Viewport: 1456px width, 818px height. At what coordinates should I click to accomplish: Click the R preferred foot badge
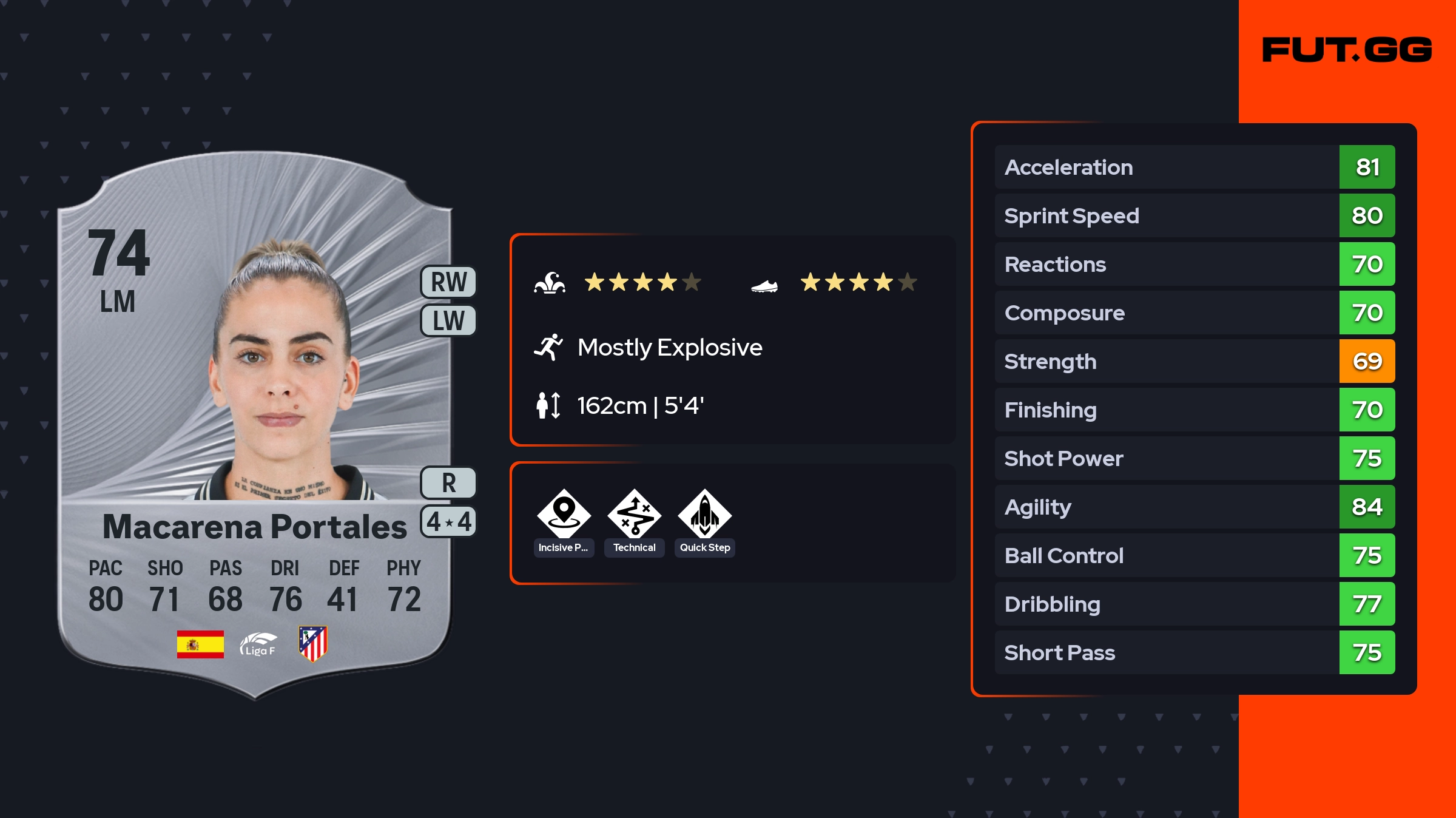[448, 483]
